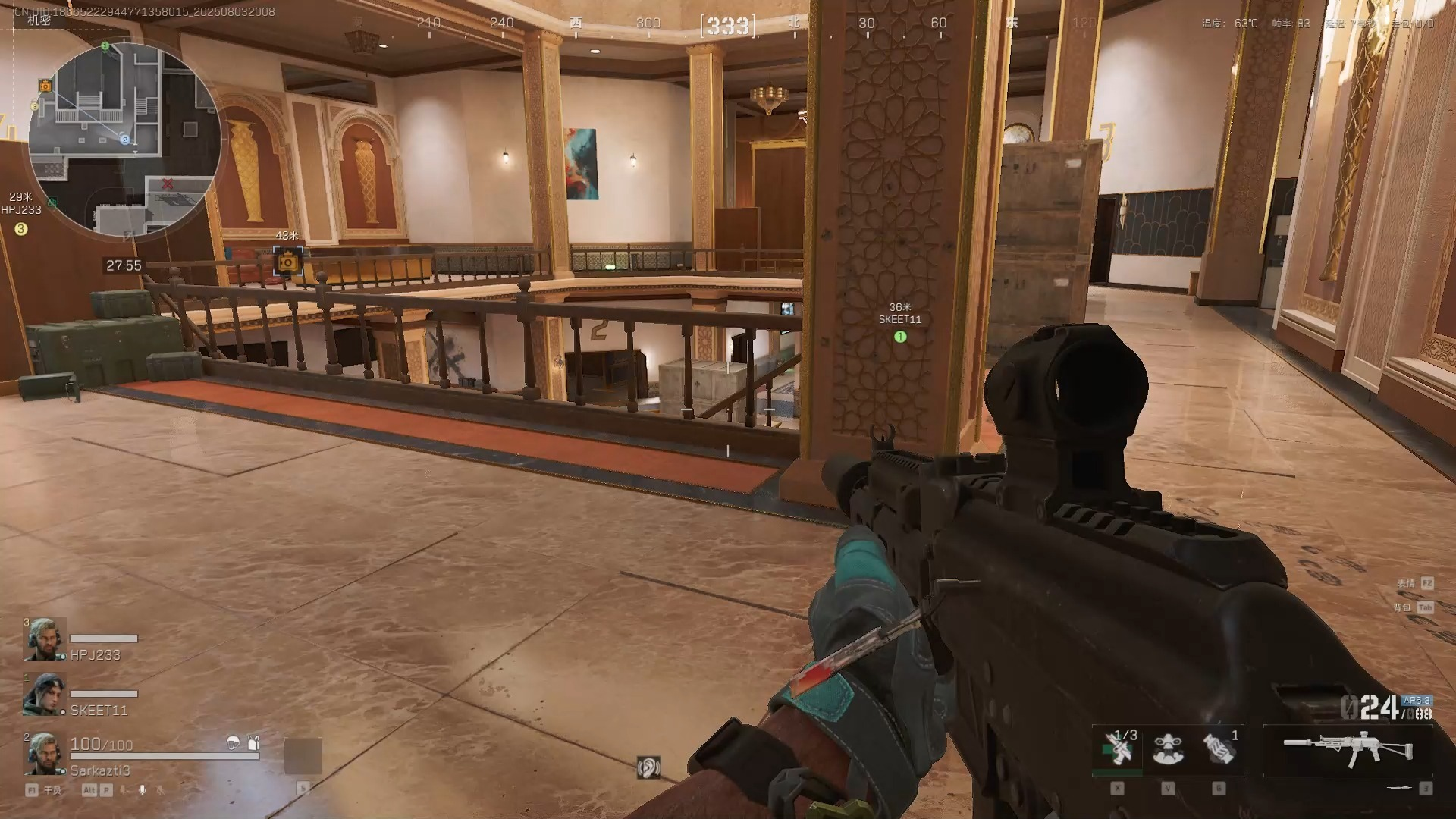Viewport: 1456px width, 819px height.
Task: Select the smoke grenade slot
Action: 1219,749
